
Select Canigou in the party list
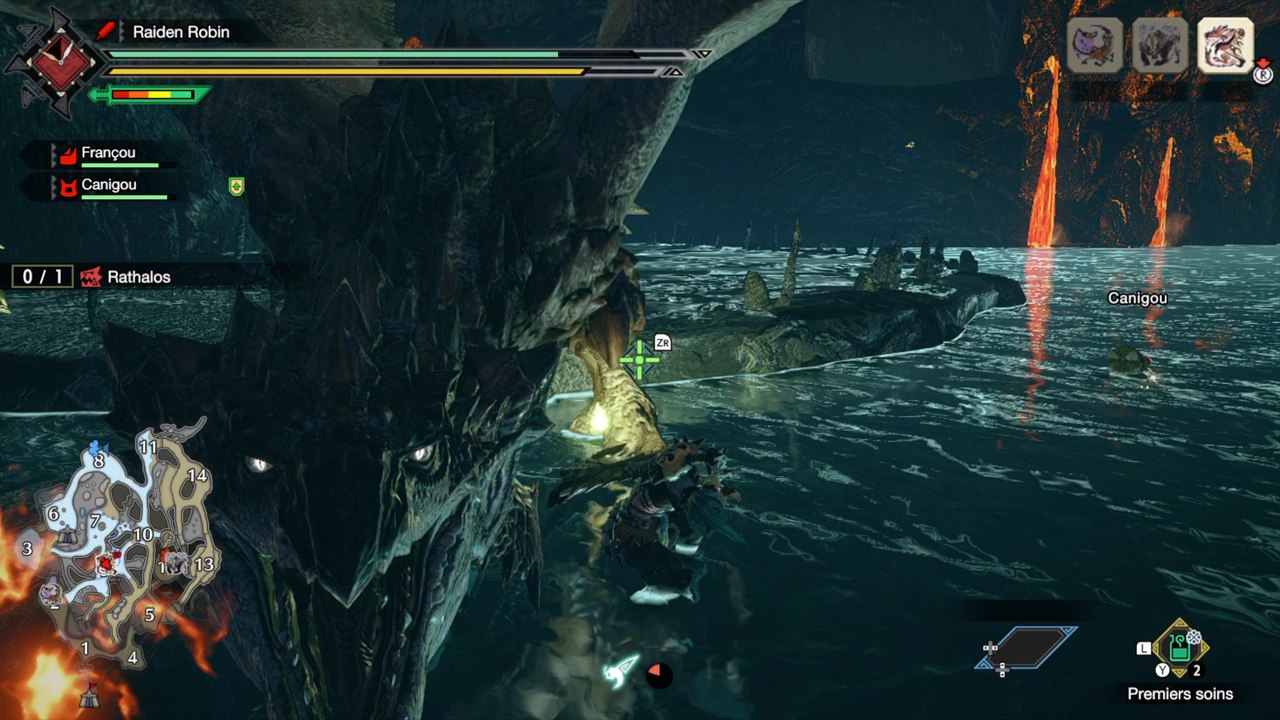coord(108,186)
